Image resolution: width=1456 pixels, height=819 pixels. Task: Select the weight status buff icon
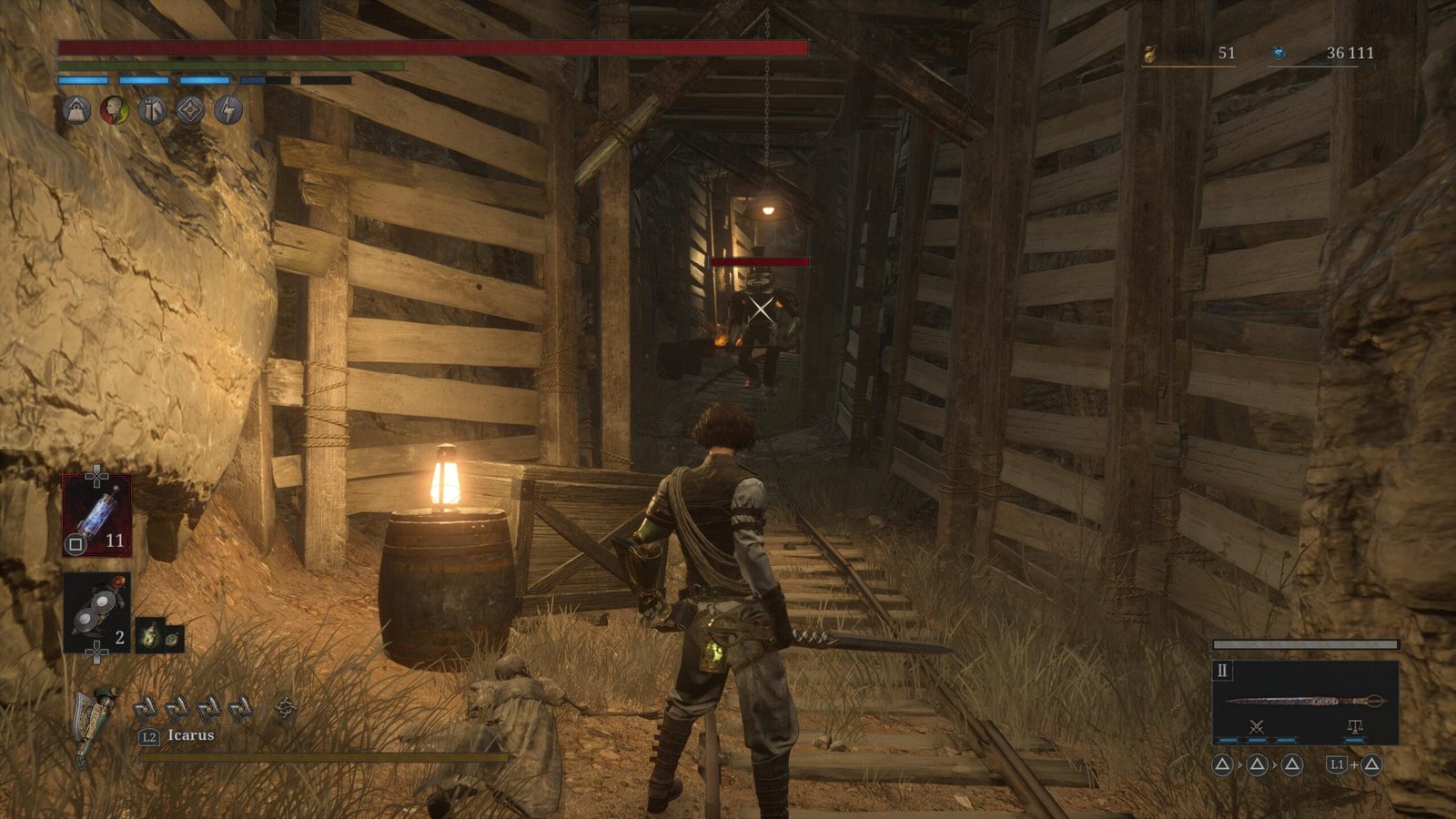(76, 111)
